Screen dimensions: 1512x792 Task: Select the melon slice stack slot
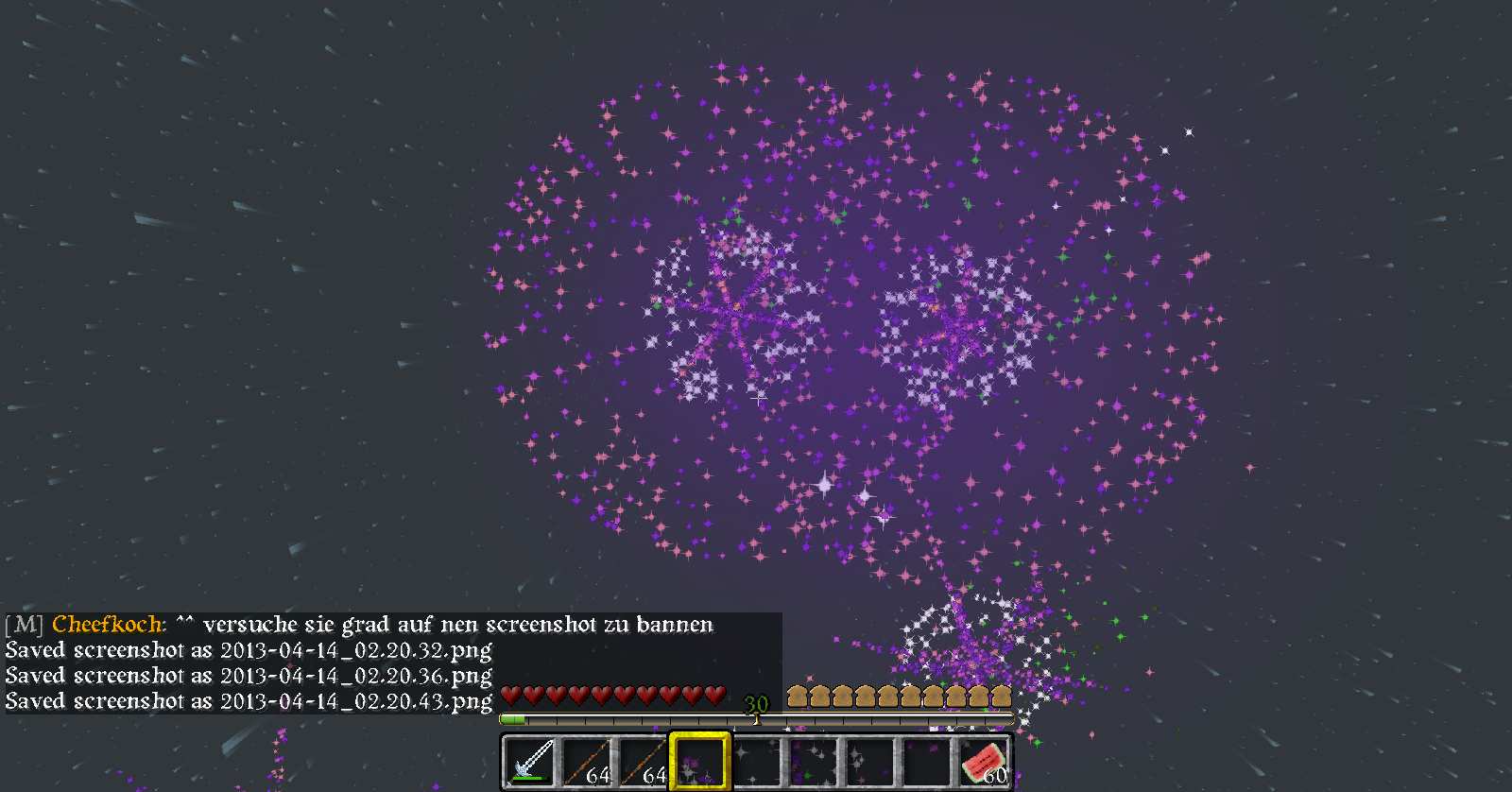coord(983,762)
